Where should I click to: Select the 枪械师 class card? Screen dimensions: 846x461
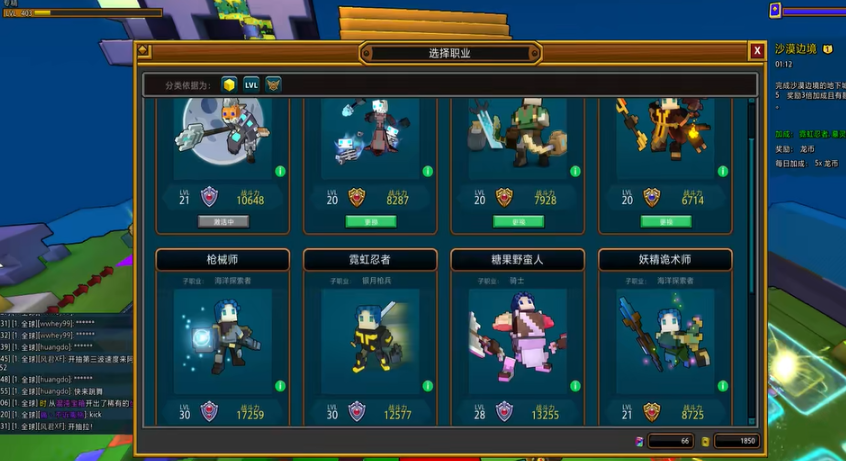pyautogui.click(x=222, y=340)
